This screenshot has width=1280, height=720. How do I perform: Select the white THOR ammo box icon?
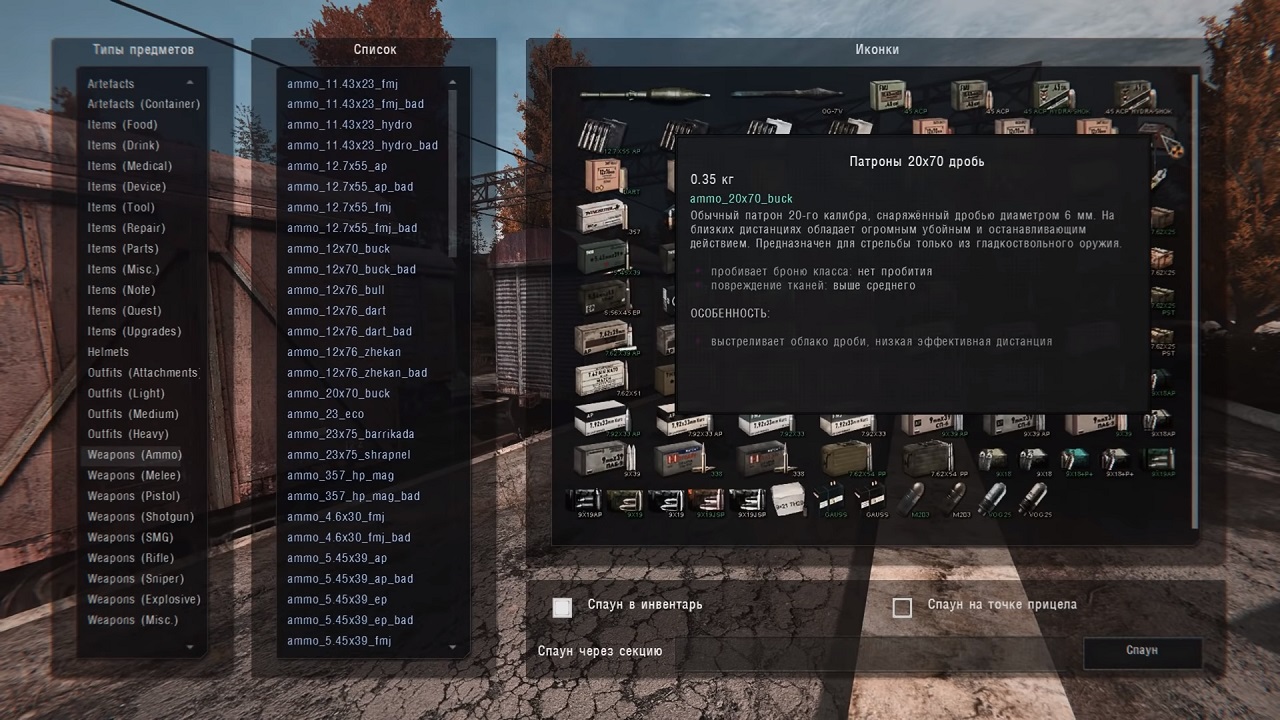[787, 500]
